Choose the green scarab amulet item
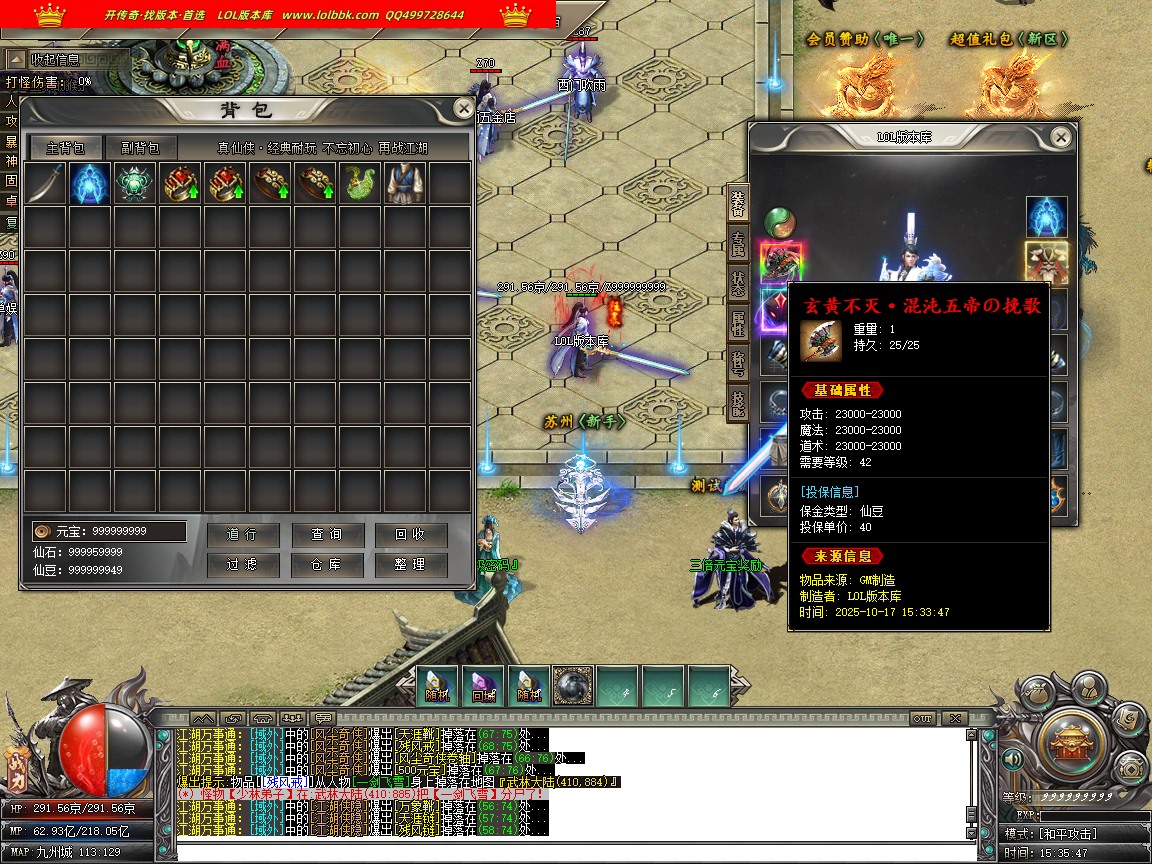 click(x=135, y=184)
